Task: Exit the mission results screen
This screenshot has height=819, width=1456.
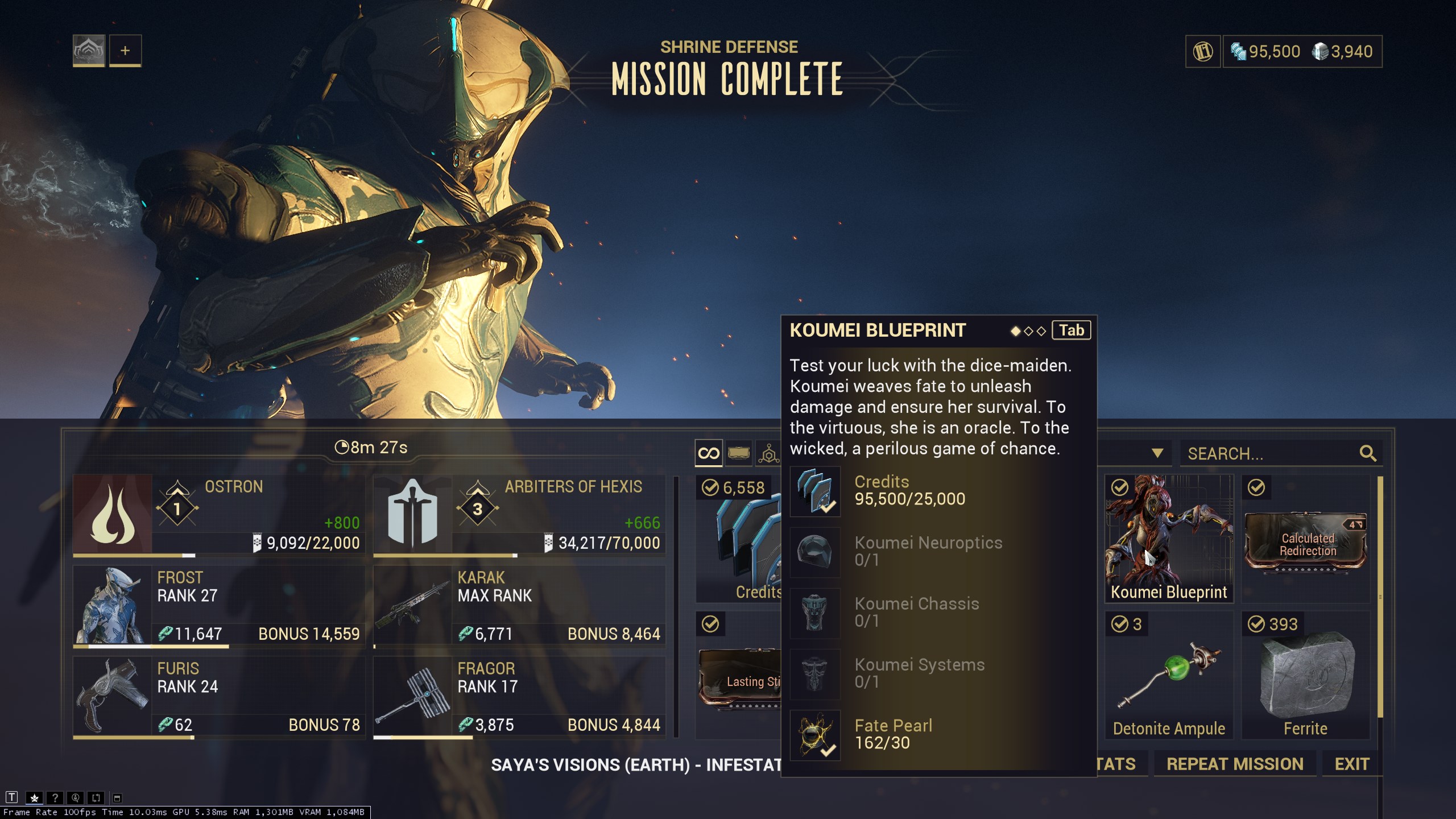Action: (1351, 764)
